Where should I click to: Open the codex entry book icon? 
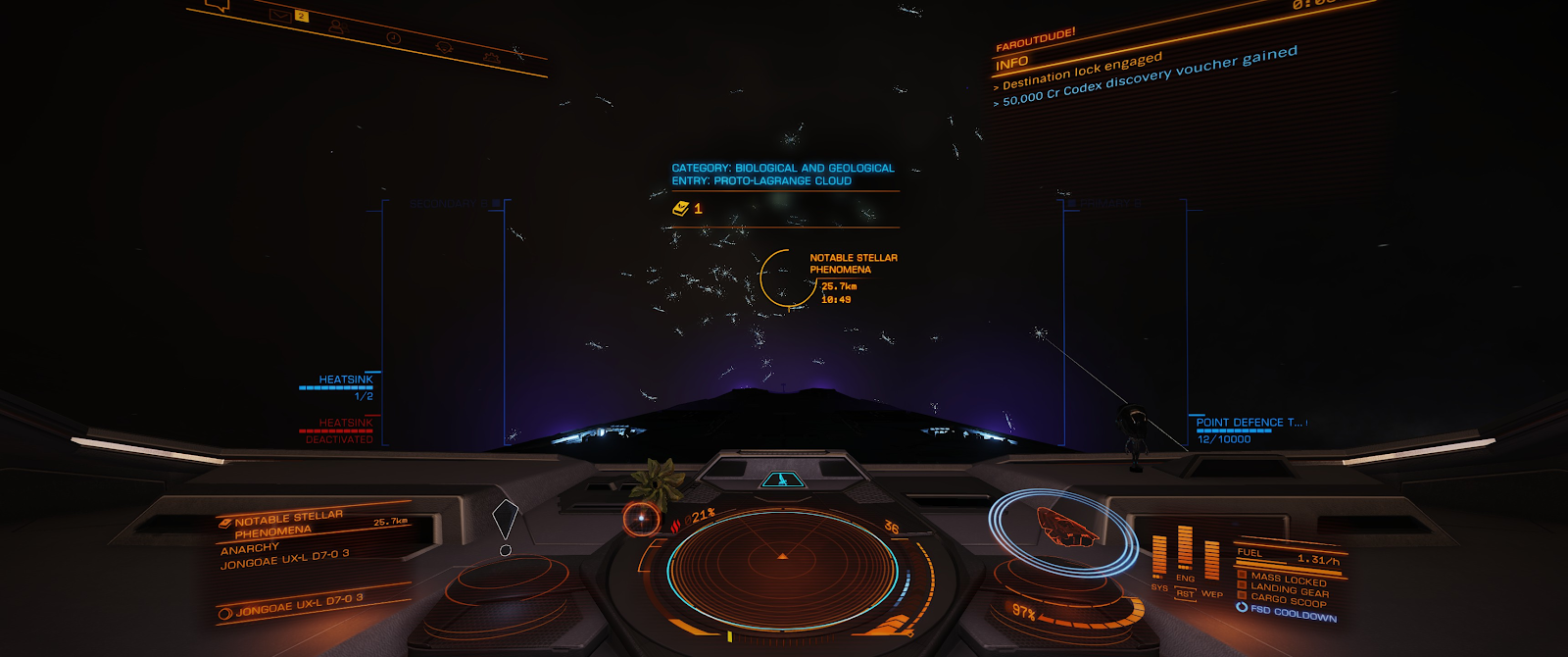pyautogui.click(x=681, y=208)
